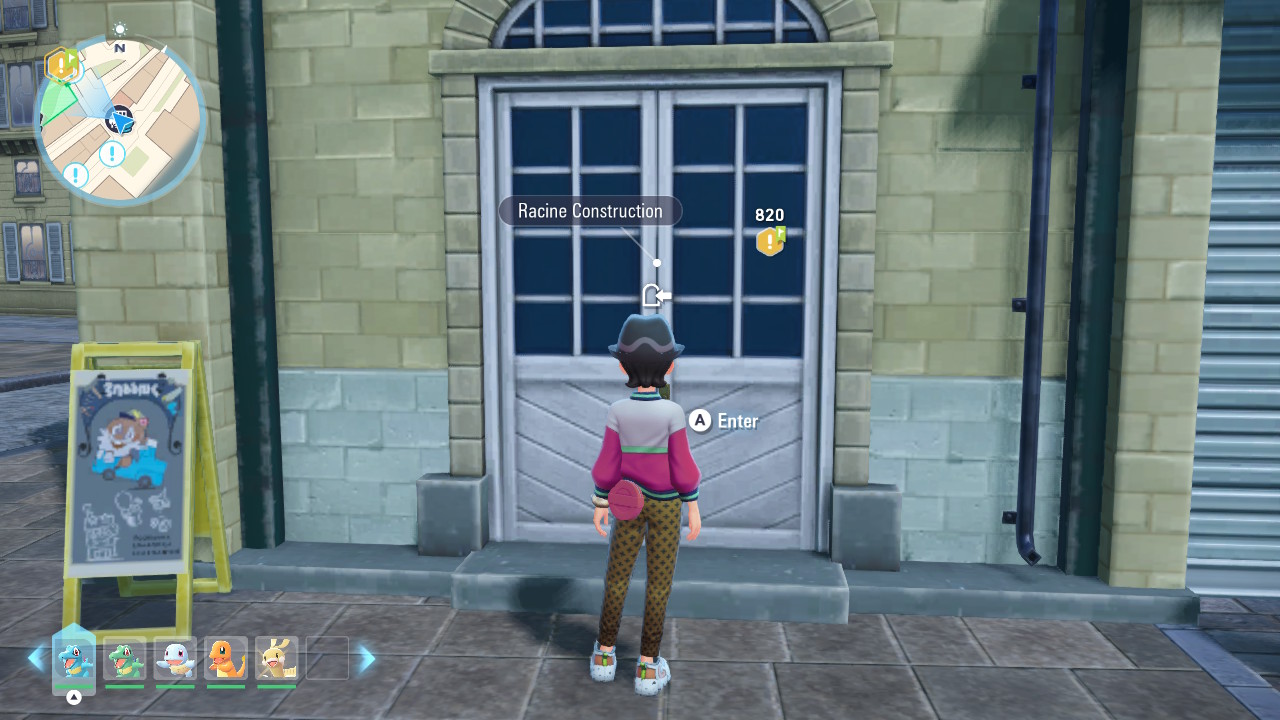Click the left arrow of the party bar
Image resolution: width=1280 pixels, height=720 pixels.
click(x=36, y=658)
